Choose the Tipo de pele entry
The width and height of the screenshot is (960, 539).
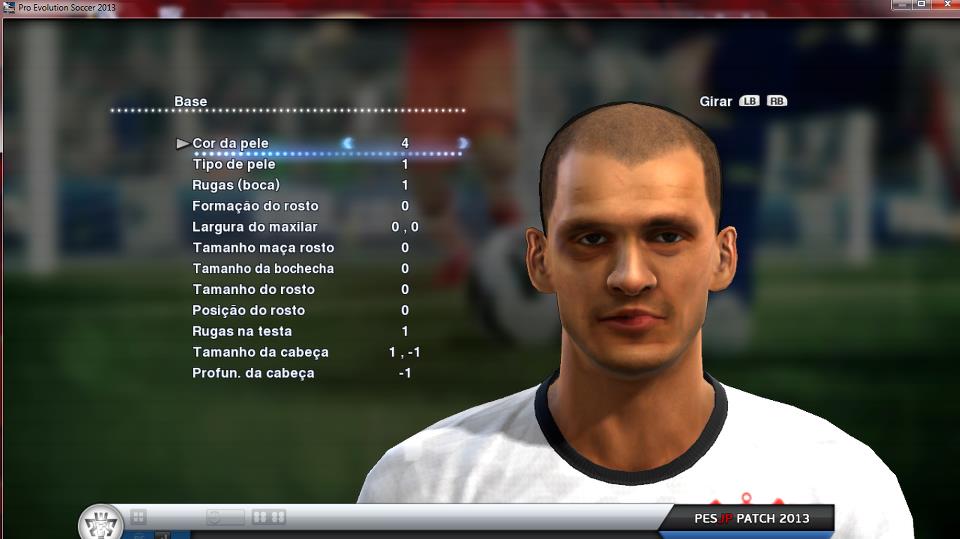coord(234,164)
